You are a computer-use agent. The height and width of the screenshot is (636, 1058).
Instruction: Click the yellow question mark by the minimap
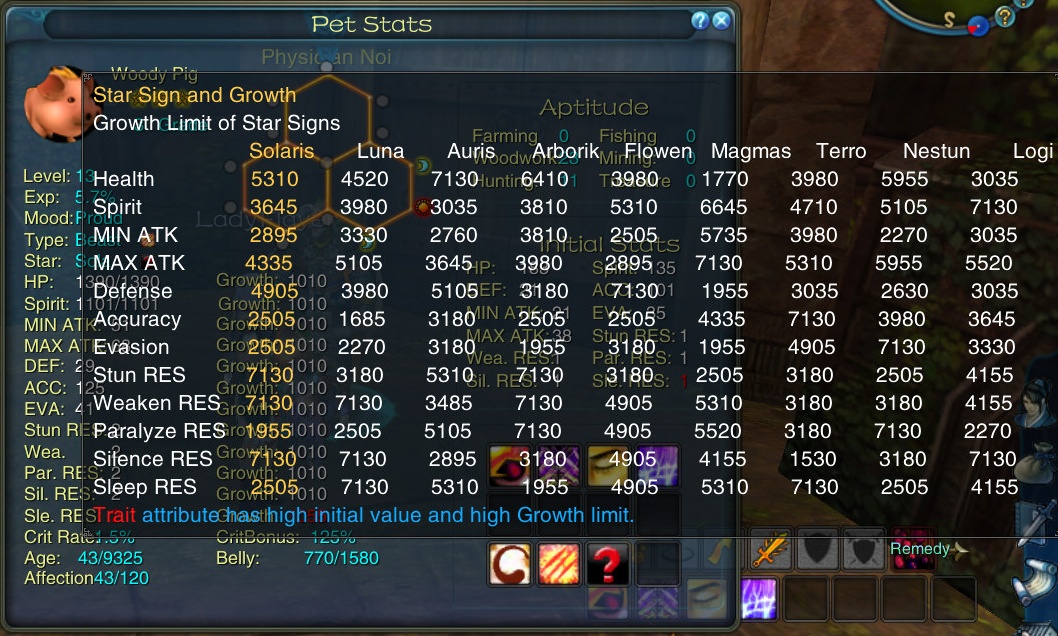point(1003,16)
